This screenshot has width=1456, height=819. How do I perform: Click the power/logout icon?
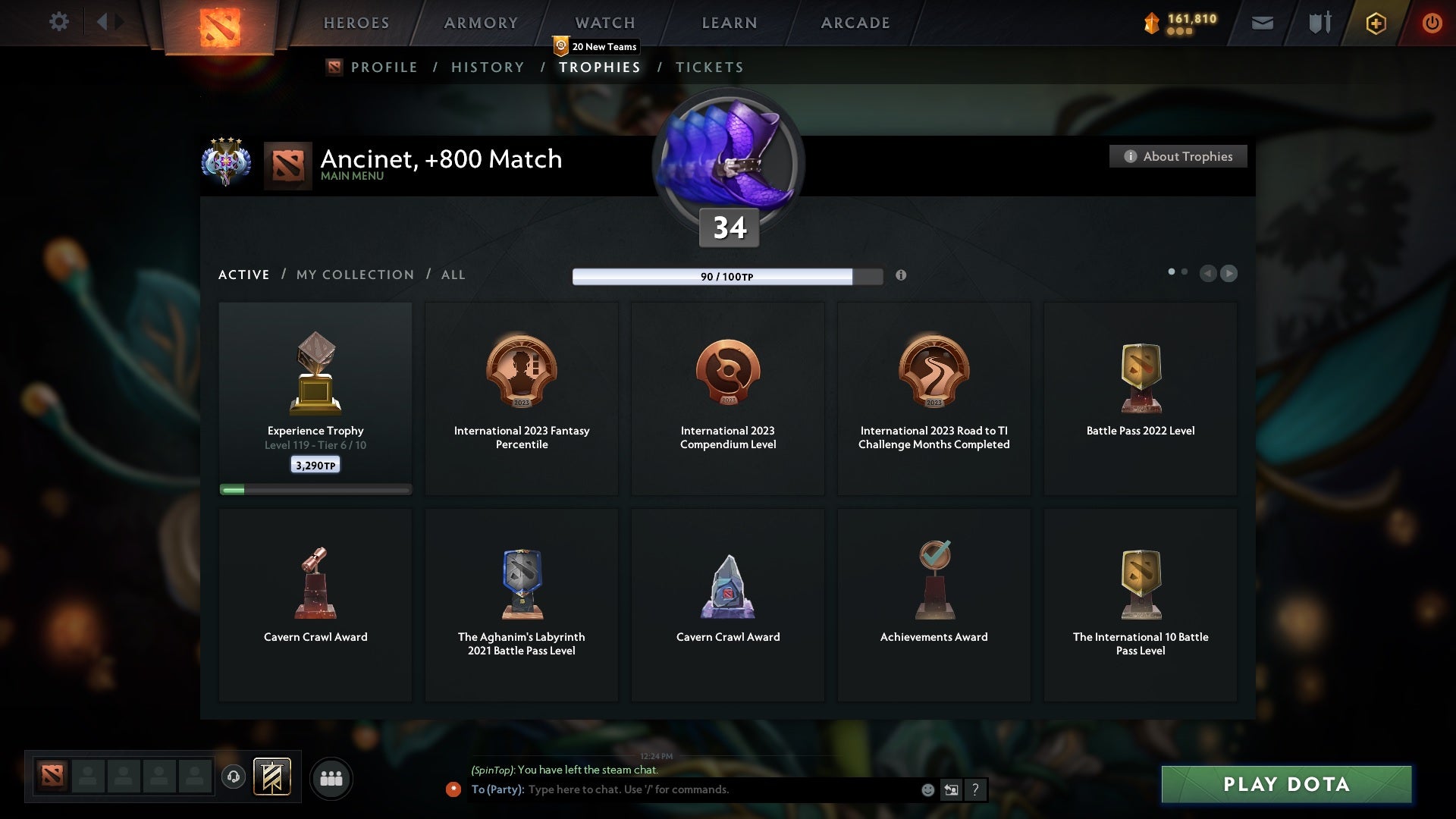(1432, 23)
